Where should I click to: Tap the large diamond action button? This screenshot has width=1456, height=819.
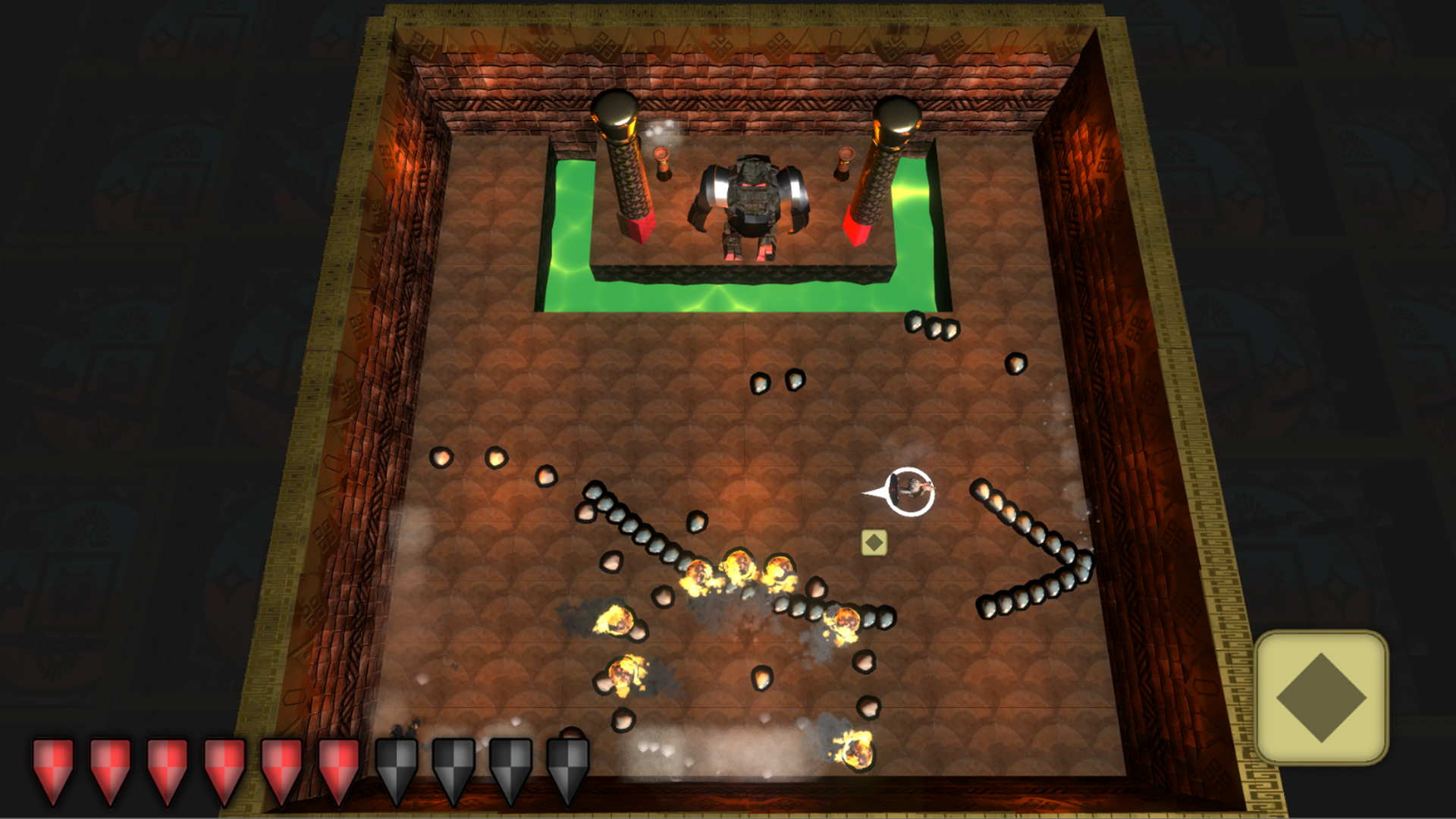(x=1321, y=697)
